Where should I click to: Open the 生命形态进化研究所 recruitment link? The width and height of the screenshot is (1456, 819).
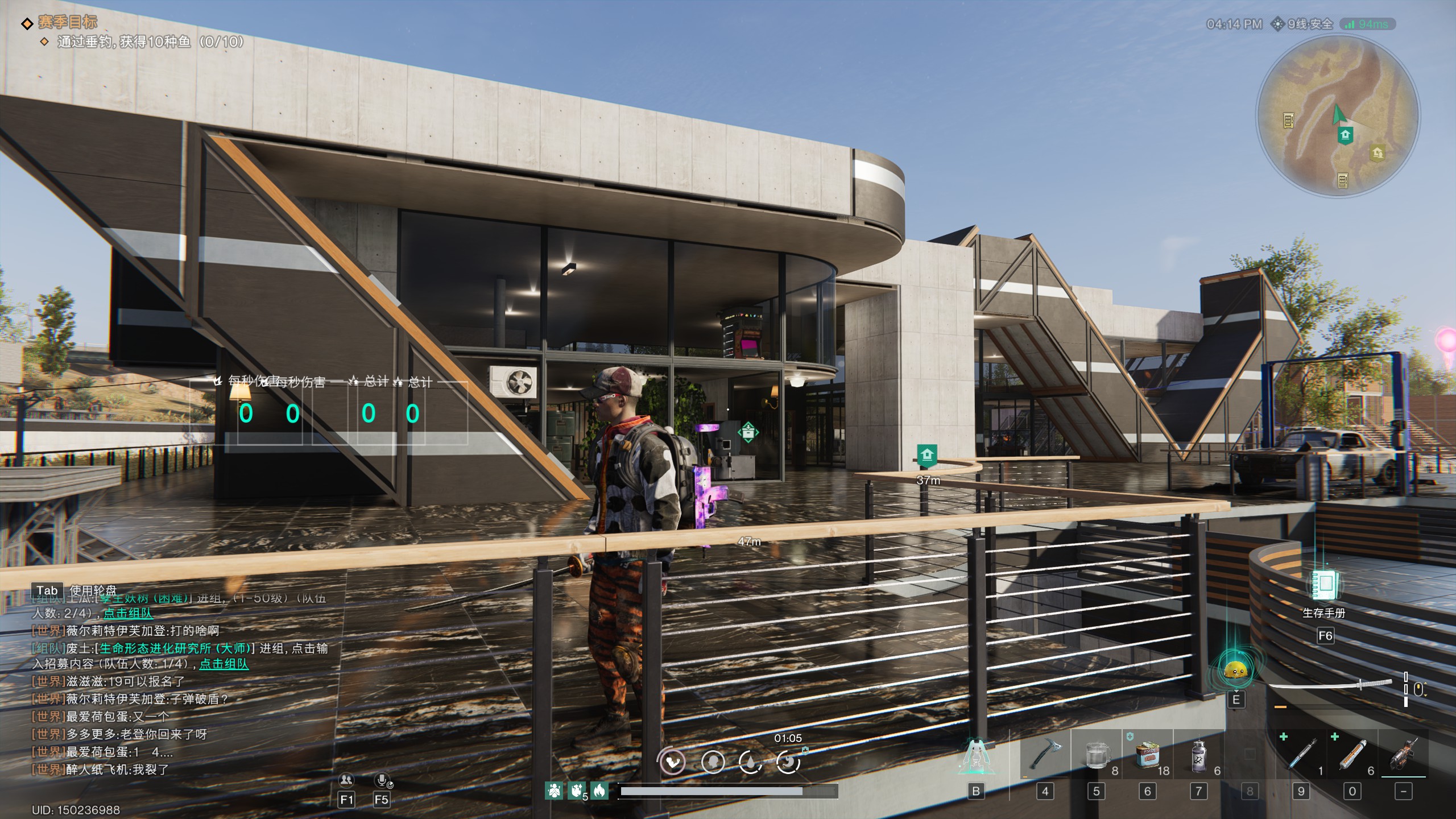(x=175, y=648)
